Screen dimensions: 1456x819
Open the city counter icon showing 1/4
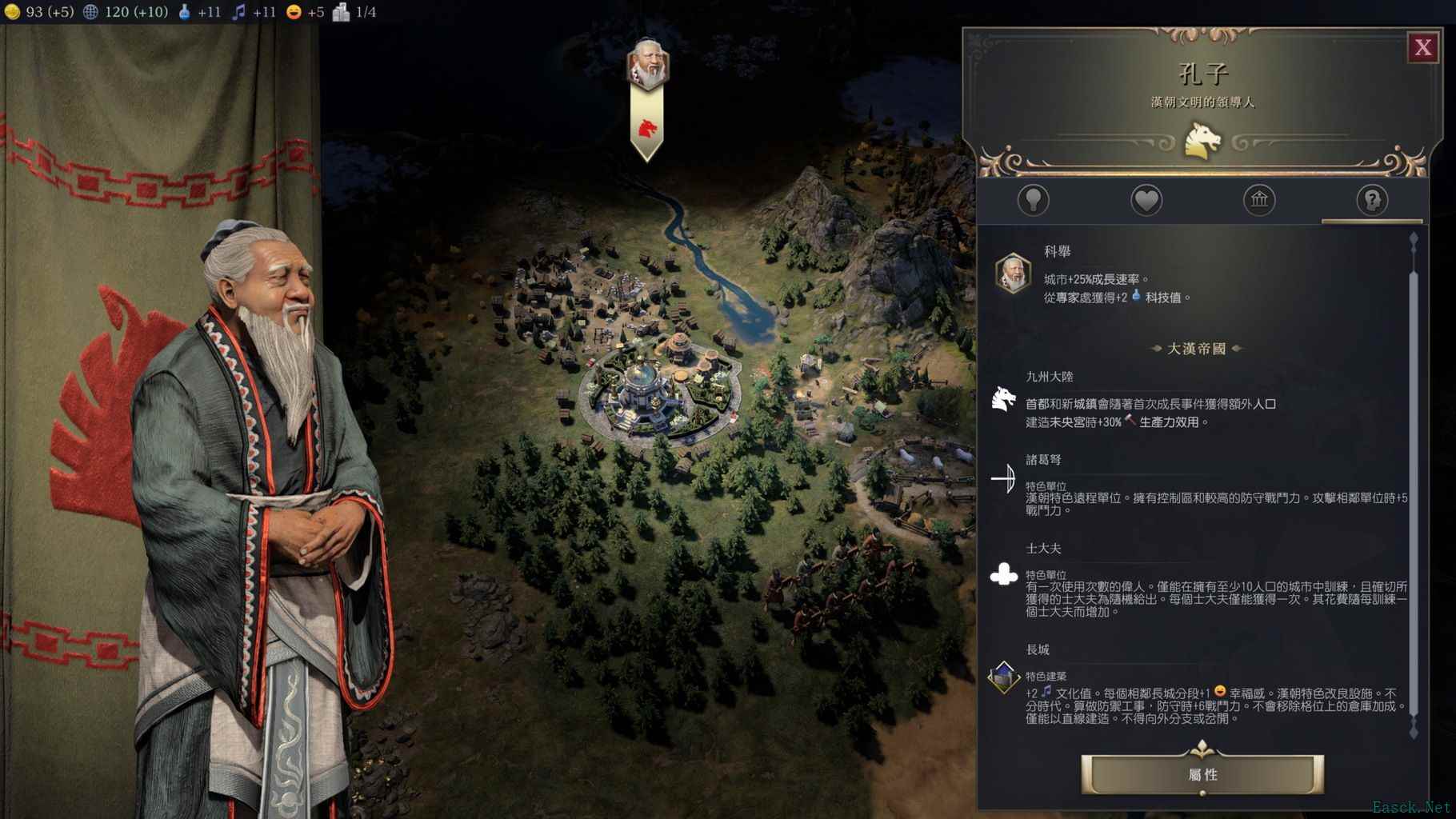pos(342,12)
